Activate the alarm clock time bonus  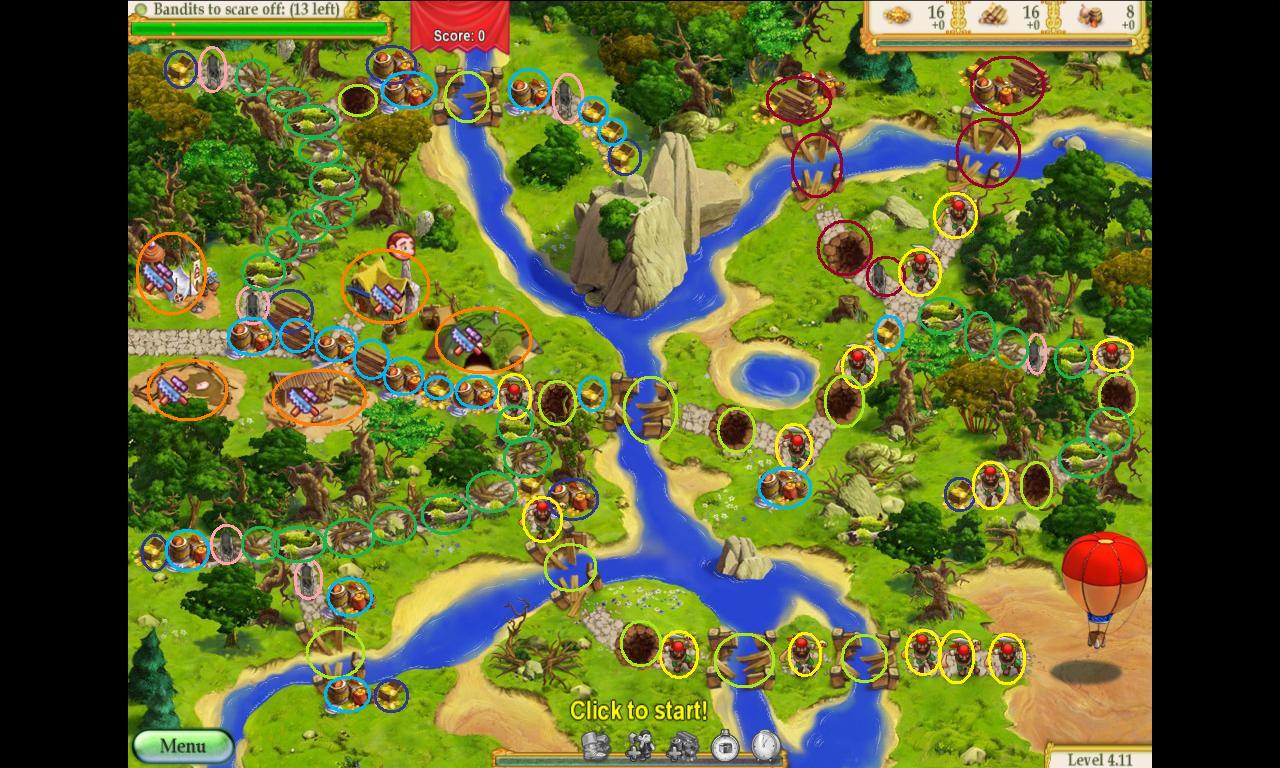tap(765, 745)
